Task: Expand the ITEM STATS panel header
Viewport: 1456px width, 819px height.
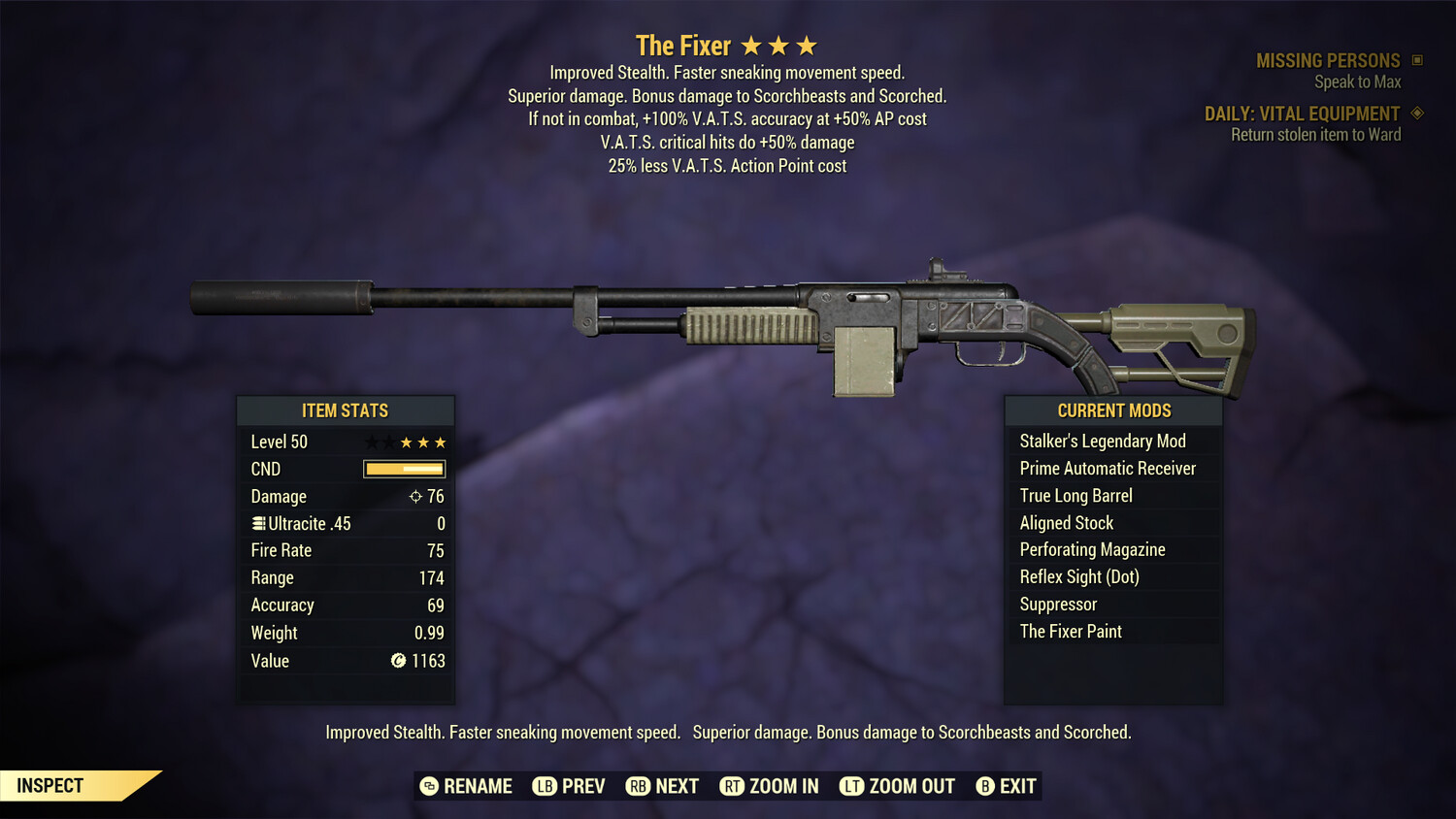Action: pos(346,410)
